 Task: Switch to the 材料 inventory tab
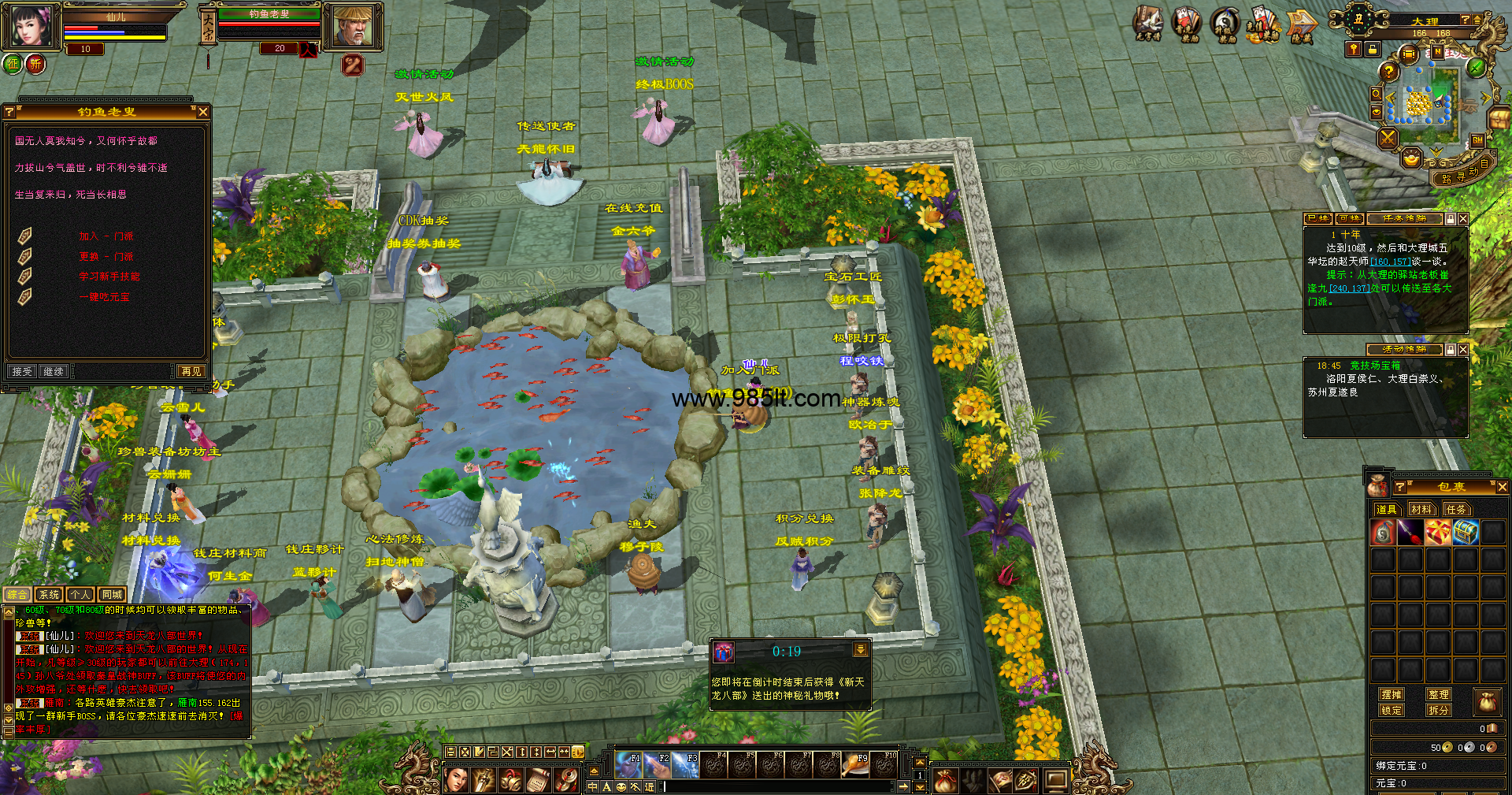click(x=1421, y=510)
